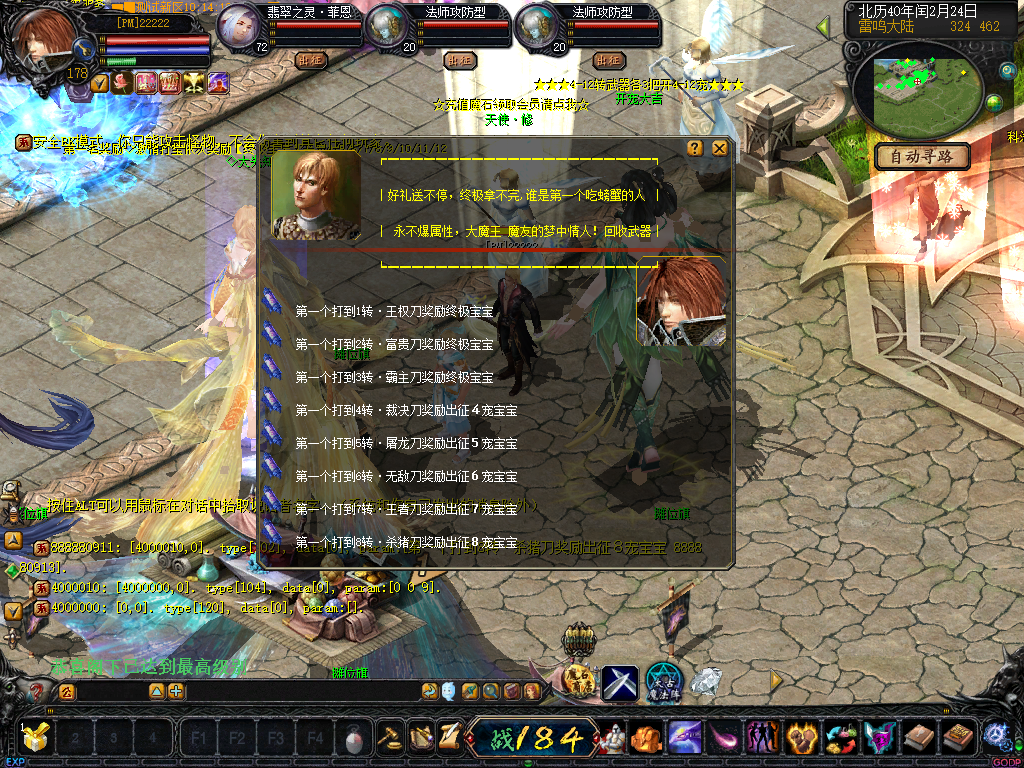Choose the 6转 无敌刀 reward option

[x=394, y=477]
